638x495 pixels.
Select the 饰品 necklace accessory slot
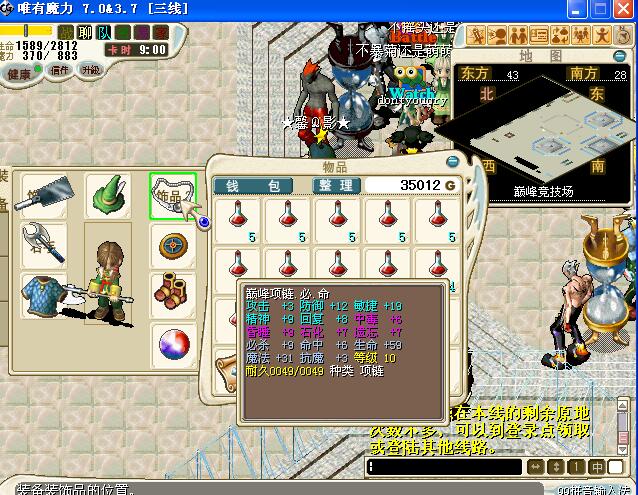pyautogui.click(x=172, y=195)
